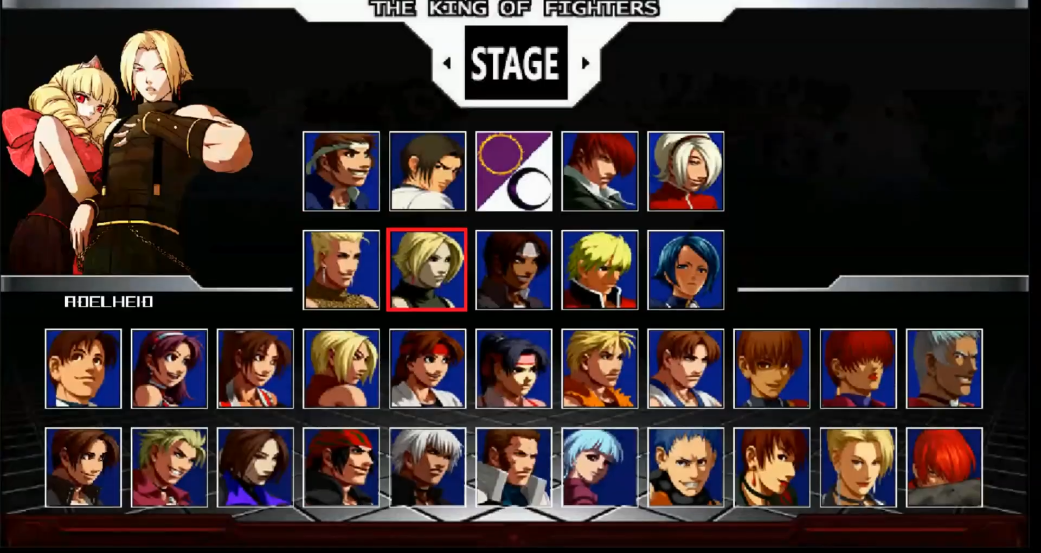Choose the light-blue-haired girl portrait
This screenshot has height=553, width=1041.
pos(599,467)
